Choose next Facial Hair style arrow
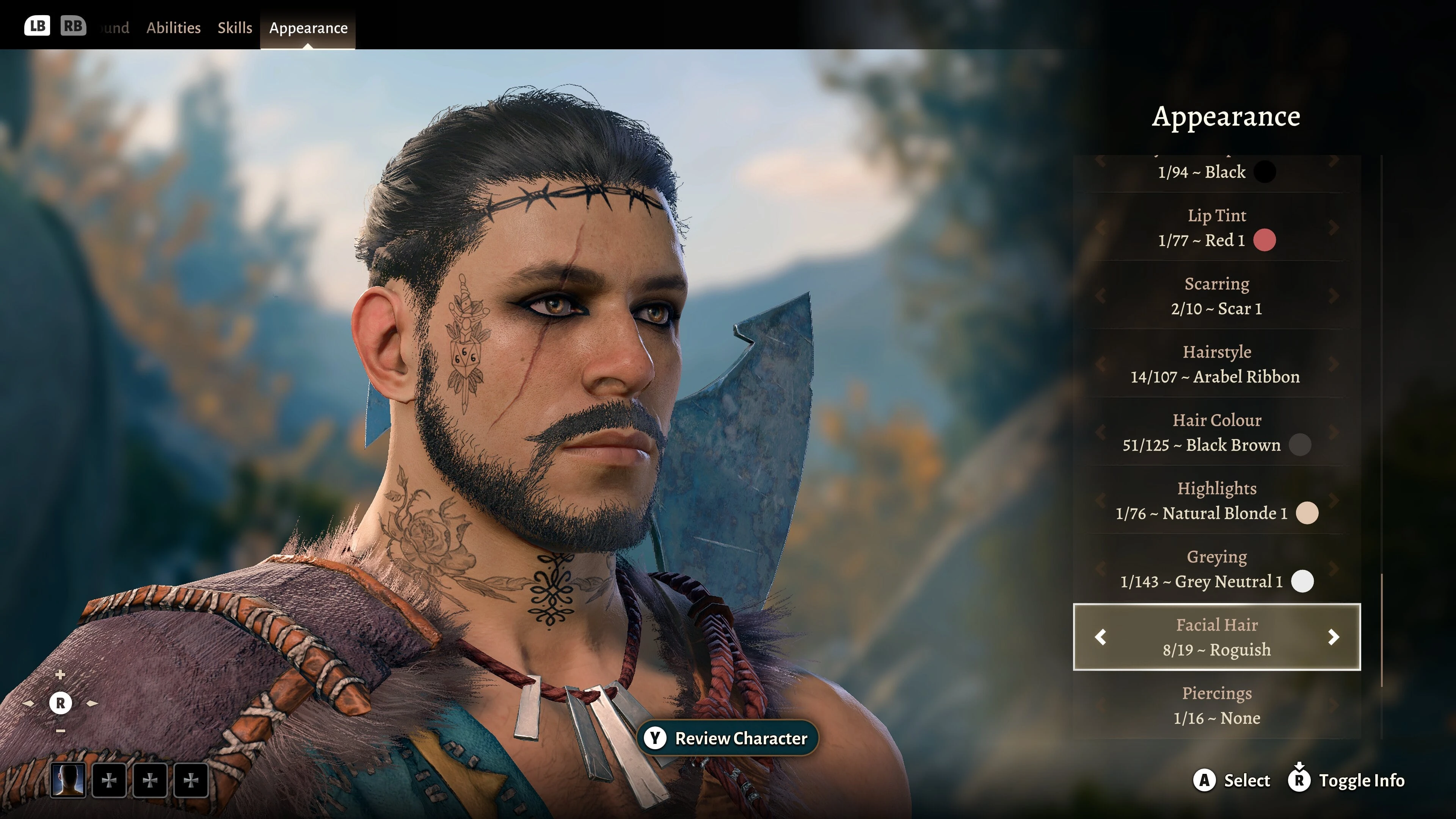The height and width of the screenshot is (819, 1456). click(1334, 637)
